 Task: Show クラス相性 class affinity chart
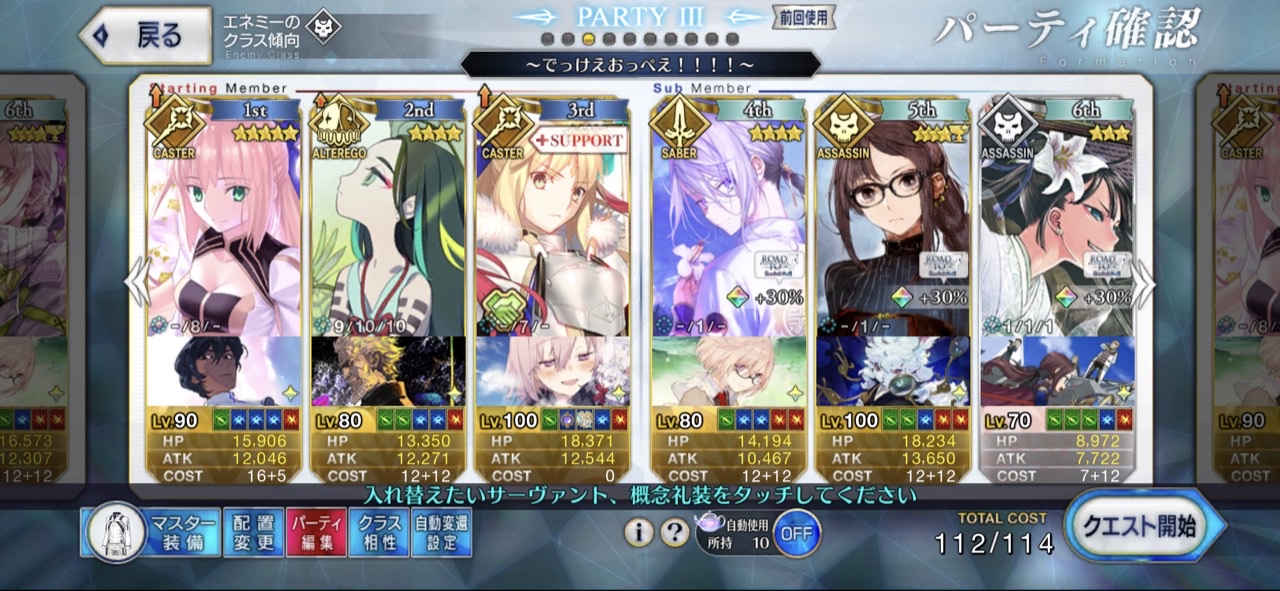[x=379, y=533]
